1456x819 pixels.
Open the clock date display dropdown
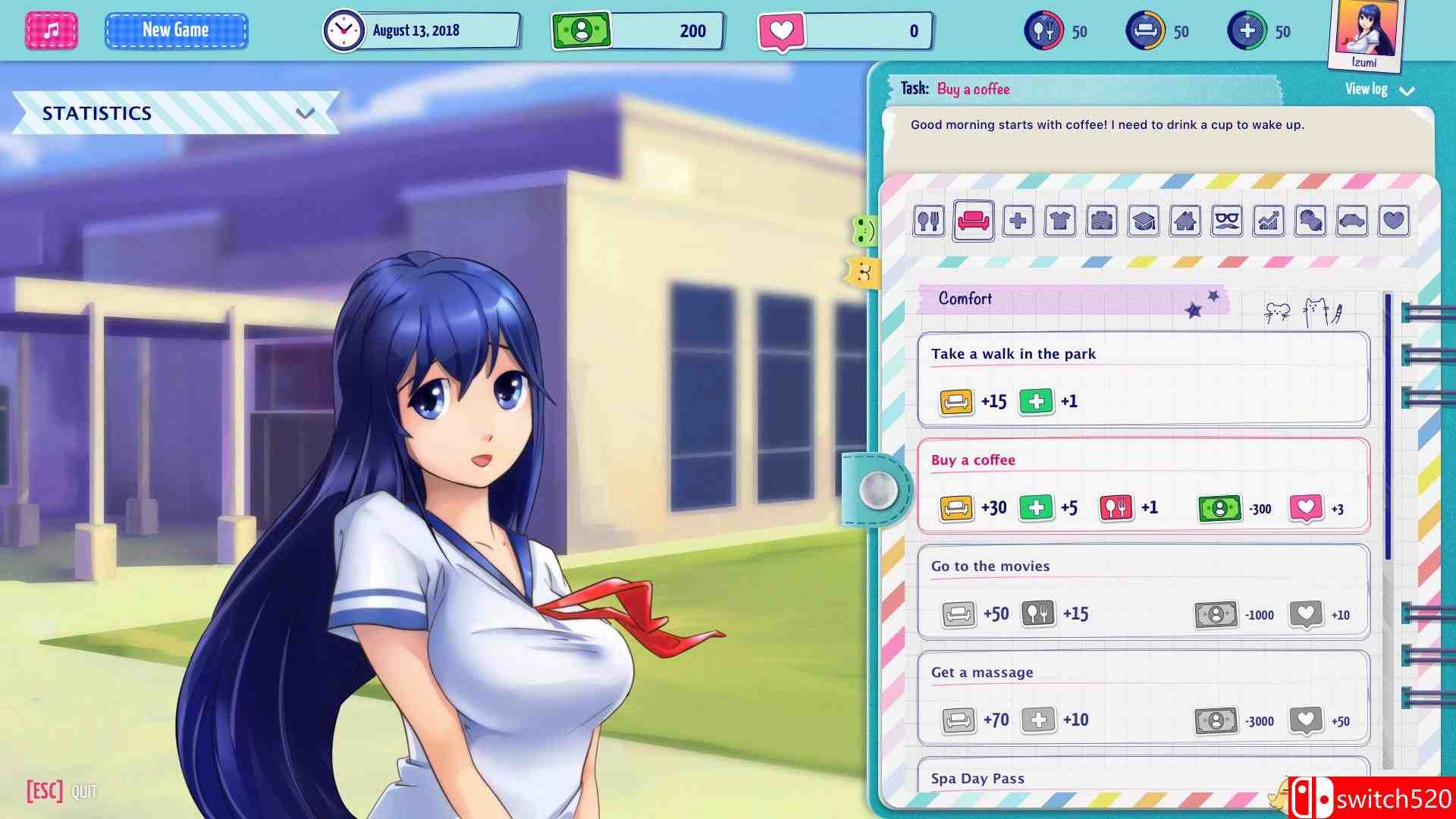click(x=421, y=30)
